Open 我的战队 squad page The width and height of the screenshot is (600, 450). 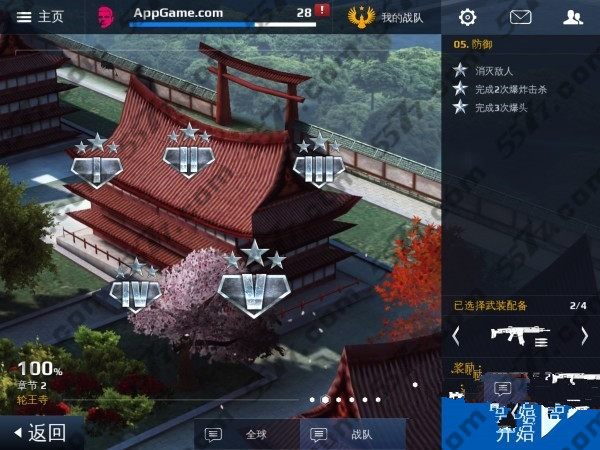click(x=392, y=16)
